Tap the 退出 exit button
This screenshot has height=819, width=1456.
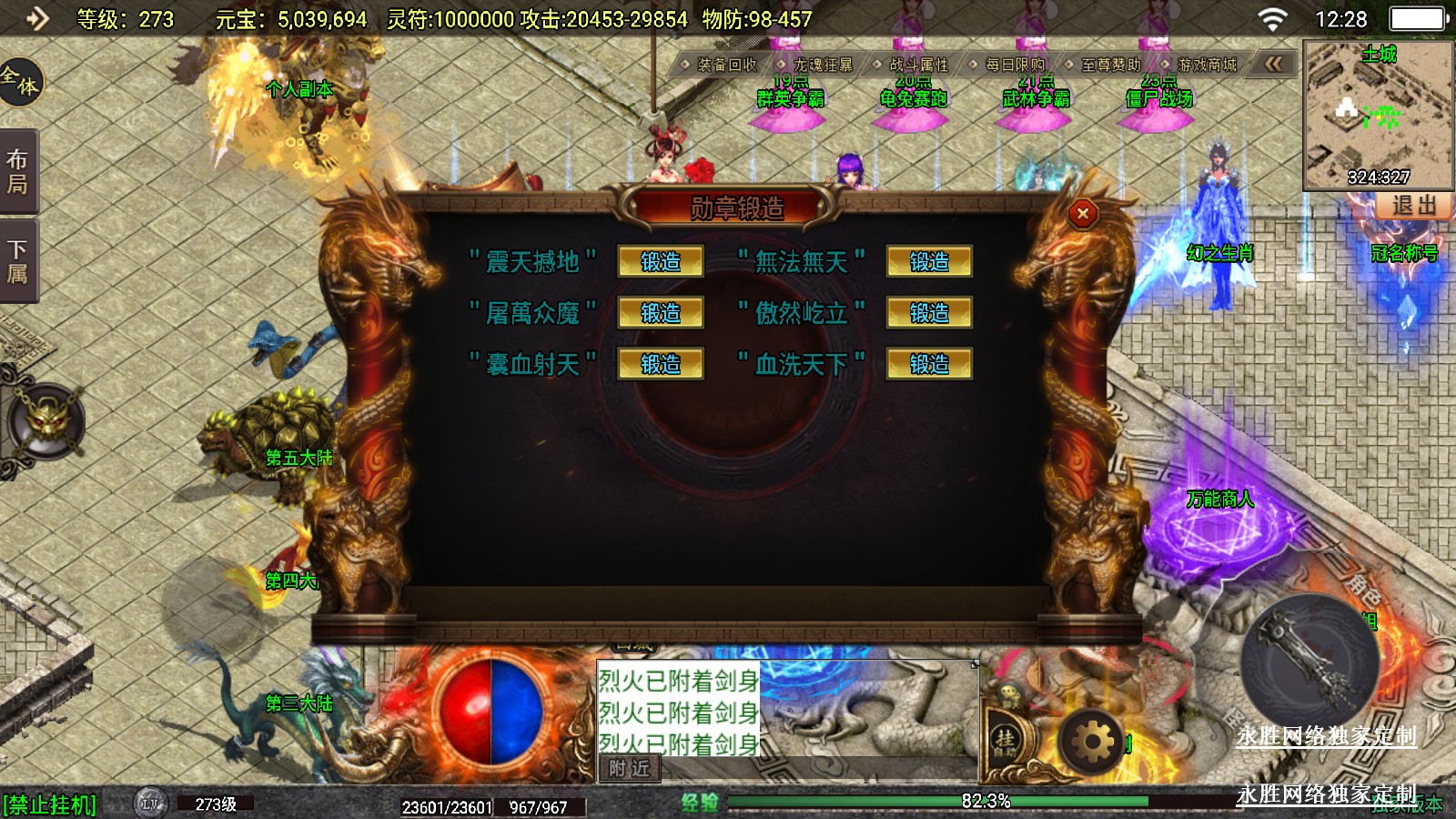coord(1413,206)
